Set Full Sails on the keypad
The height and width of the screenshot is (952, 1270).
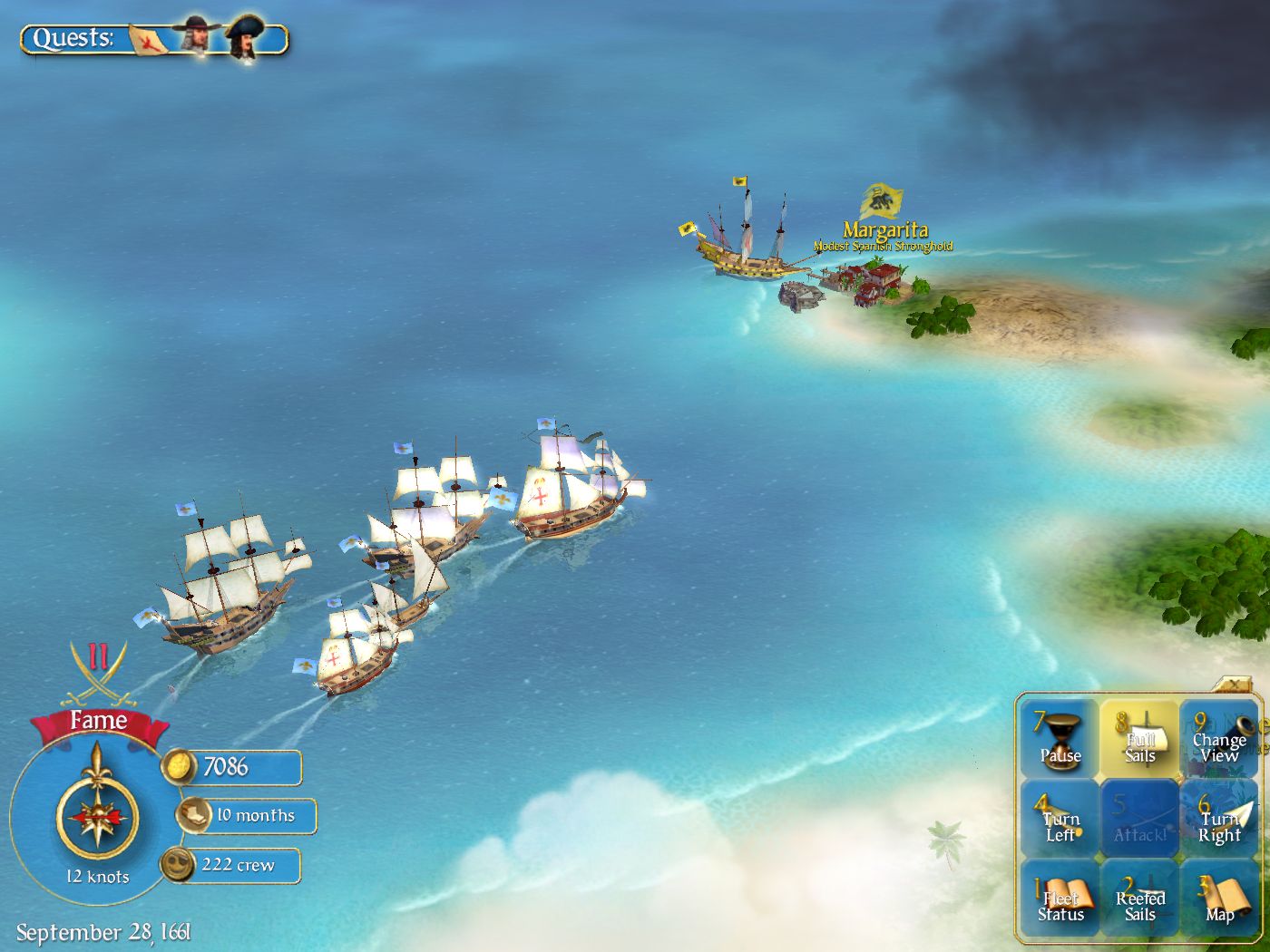point(1139,741)
